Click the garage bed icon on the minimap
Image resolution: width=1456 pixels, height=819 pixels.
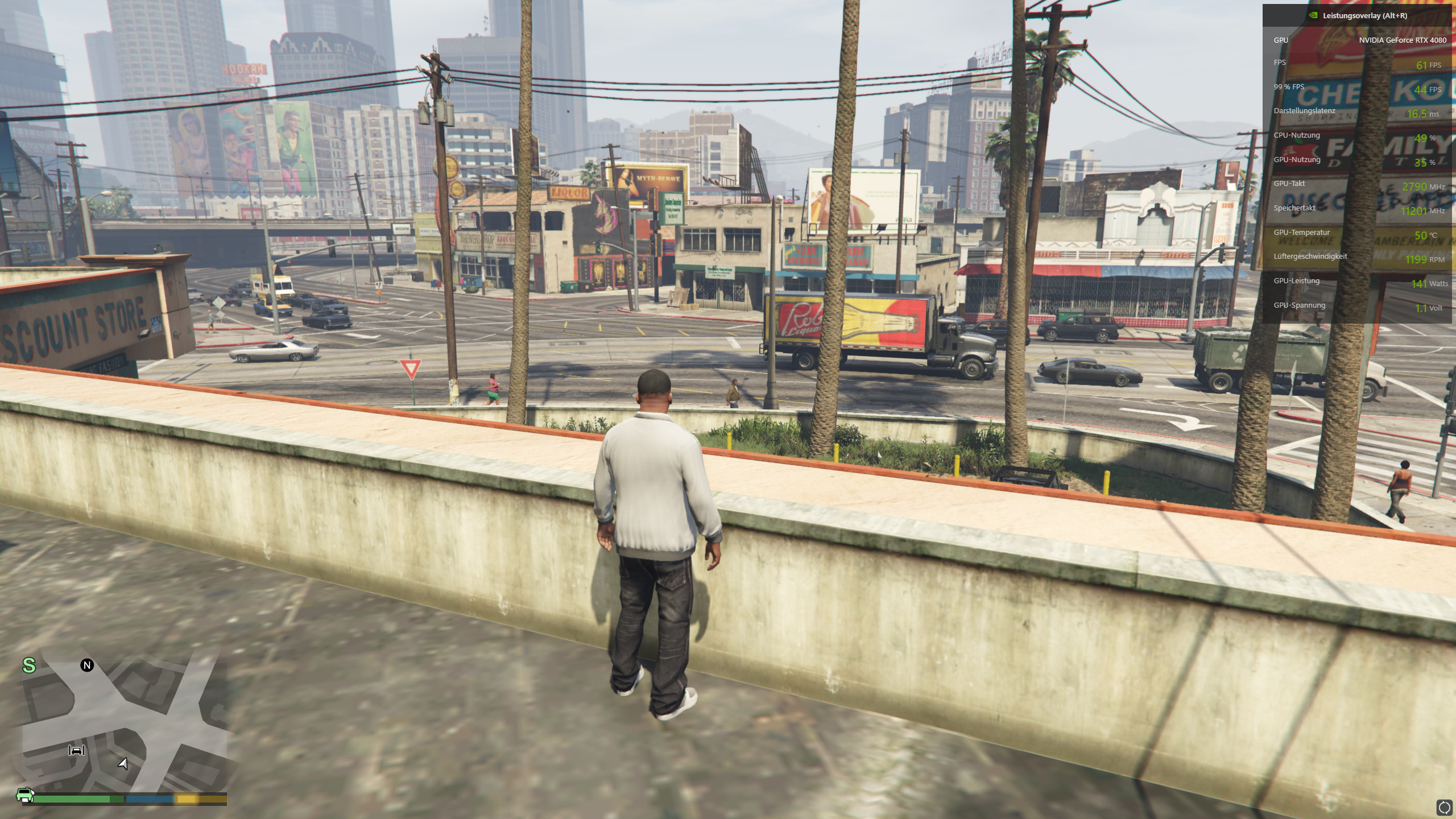(76, 751)
